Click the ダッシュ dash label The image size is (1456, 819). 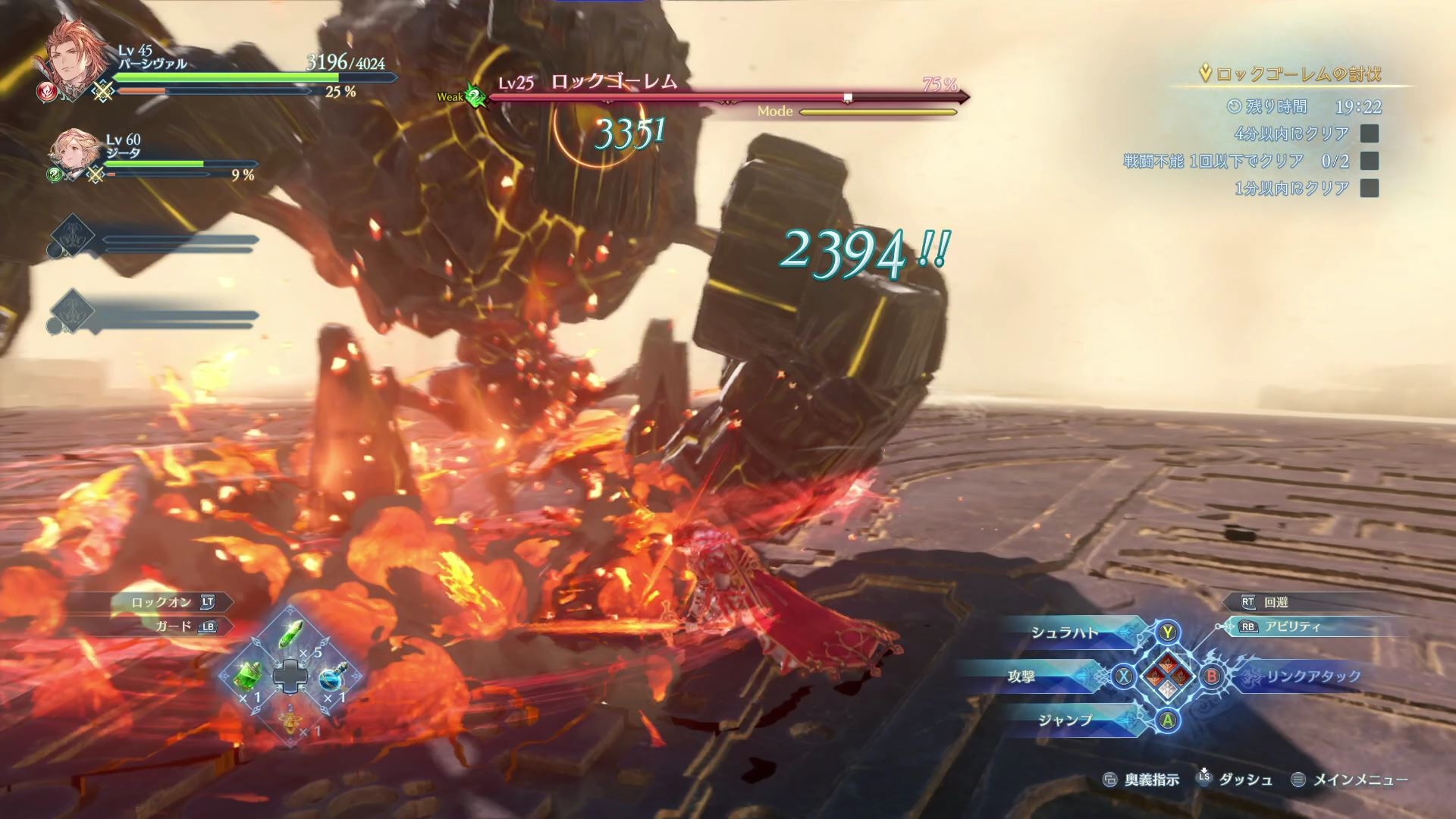point(1244,780)
